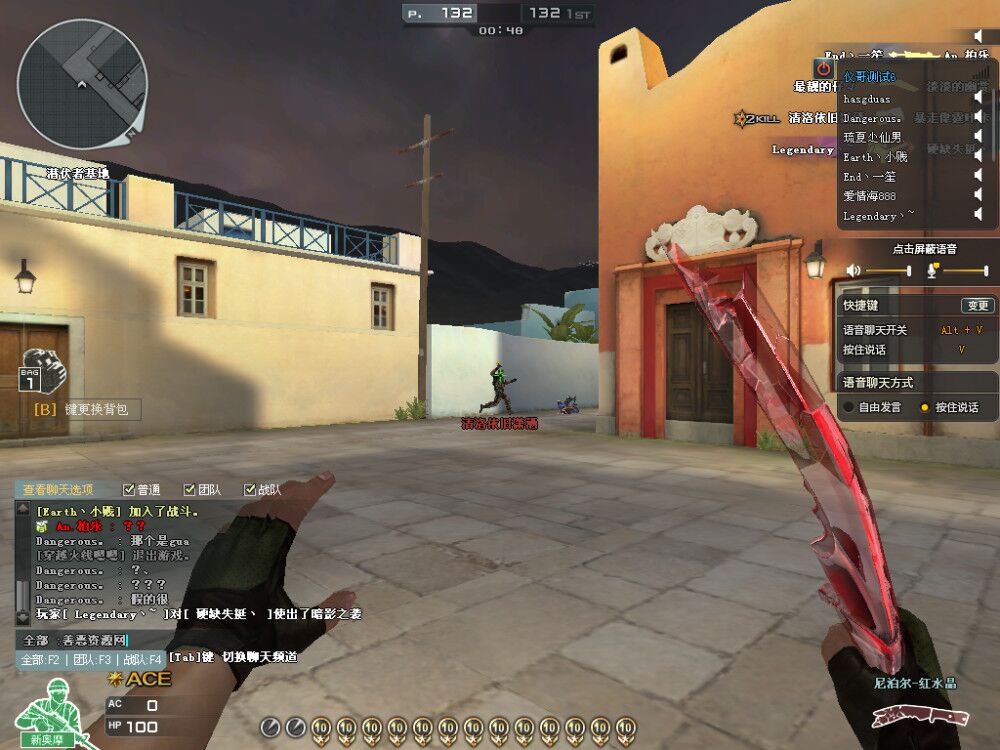The image size is (1000, 750).
Task: Click the circular radar minimap
Action: [82, 84]
